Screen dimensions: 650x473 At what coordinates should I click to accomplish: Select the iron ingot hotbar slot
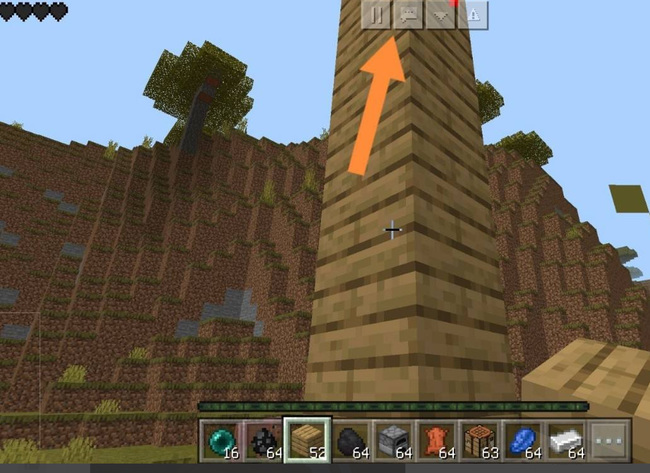click(565, 439)
